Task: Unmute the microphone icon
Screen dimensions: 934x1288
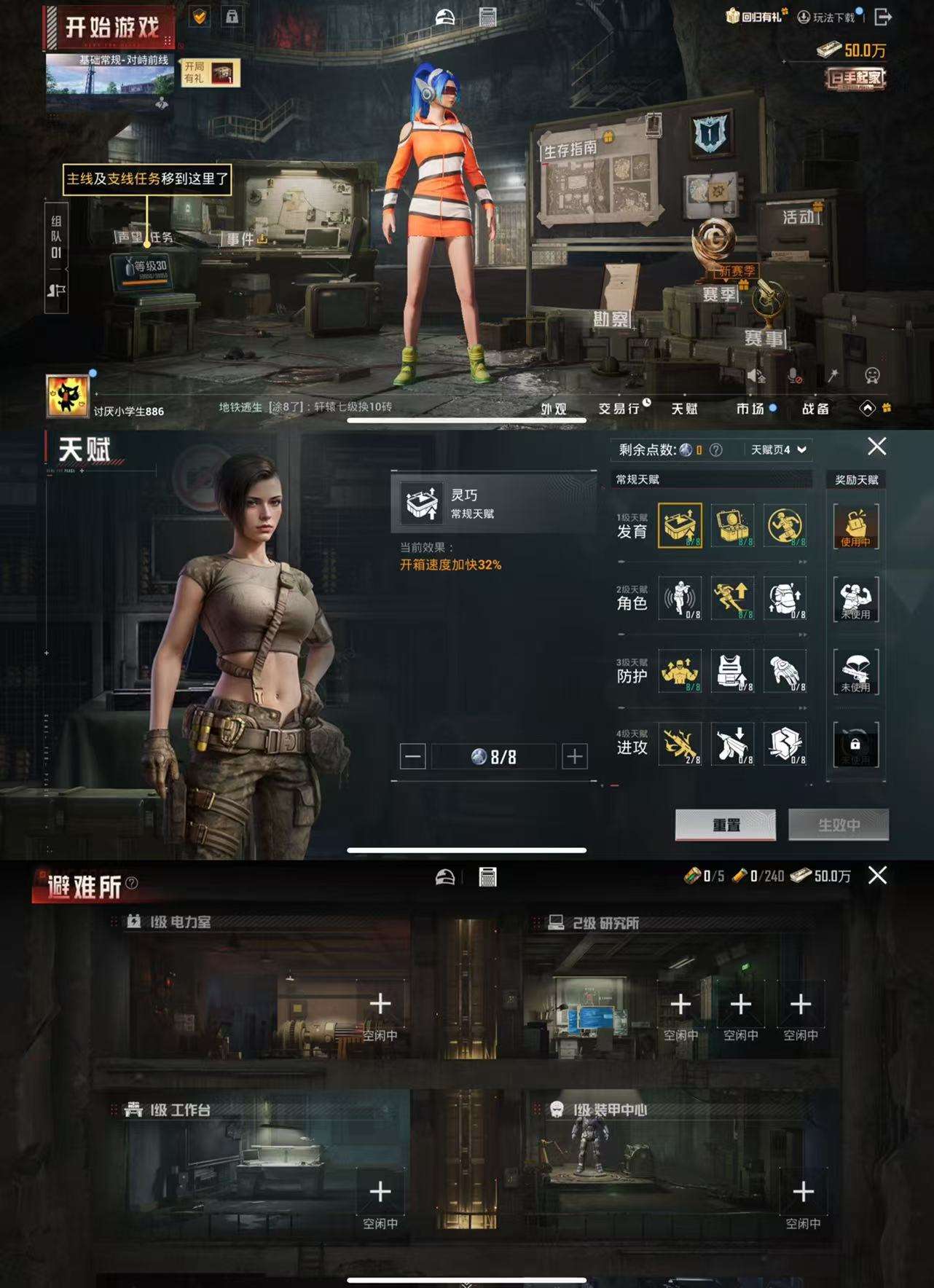Action: (x=794, y=374)
